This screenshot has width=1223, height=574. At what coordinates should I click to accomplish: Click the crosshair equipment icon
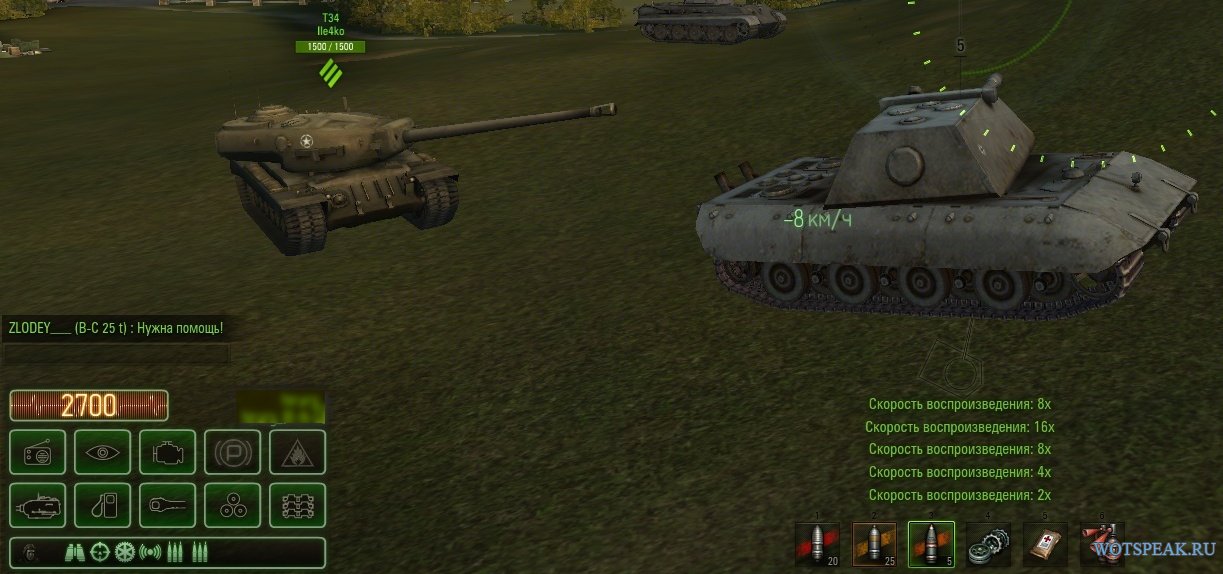coord(100,552)
